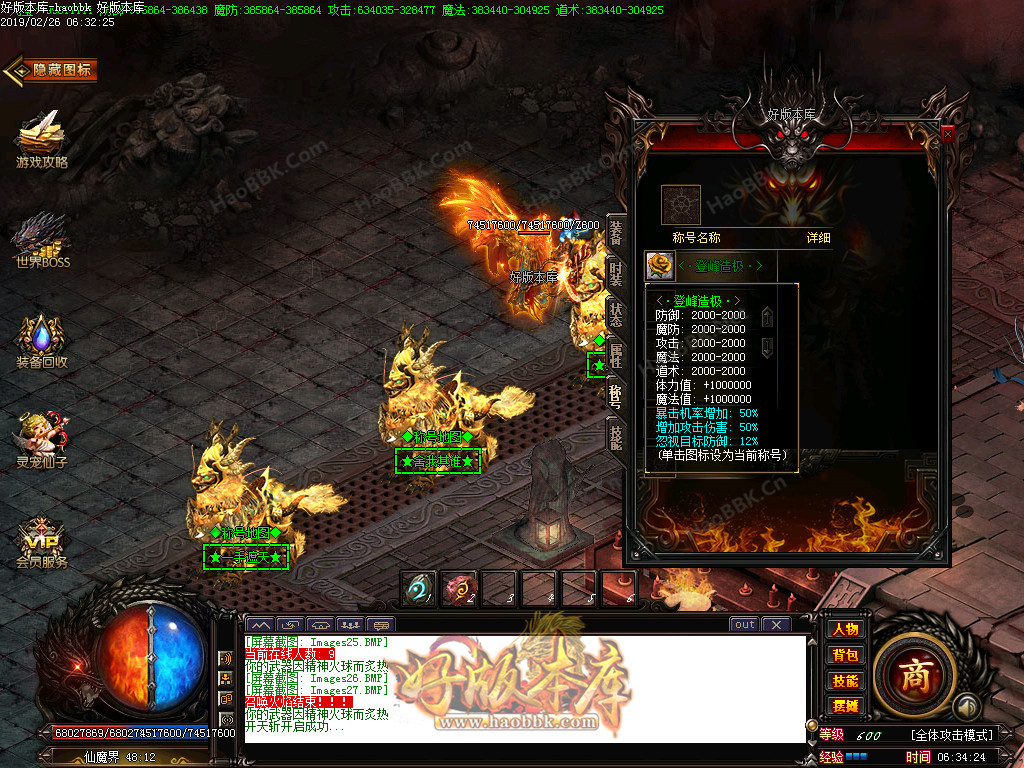Click the chat window out button
Viewport: 1024px width, 768px height.
pos(744,625)
